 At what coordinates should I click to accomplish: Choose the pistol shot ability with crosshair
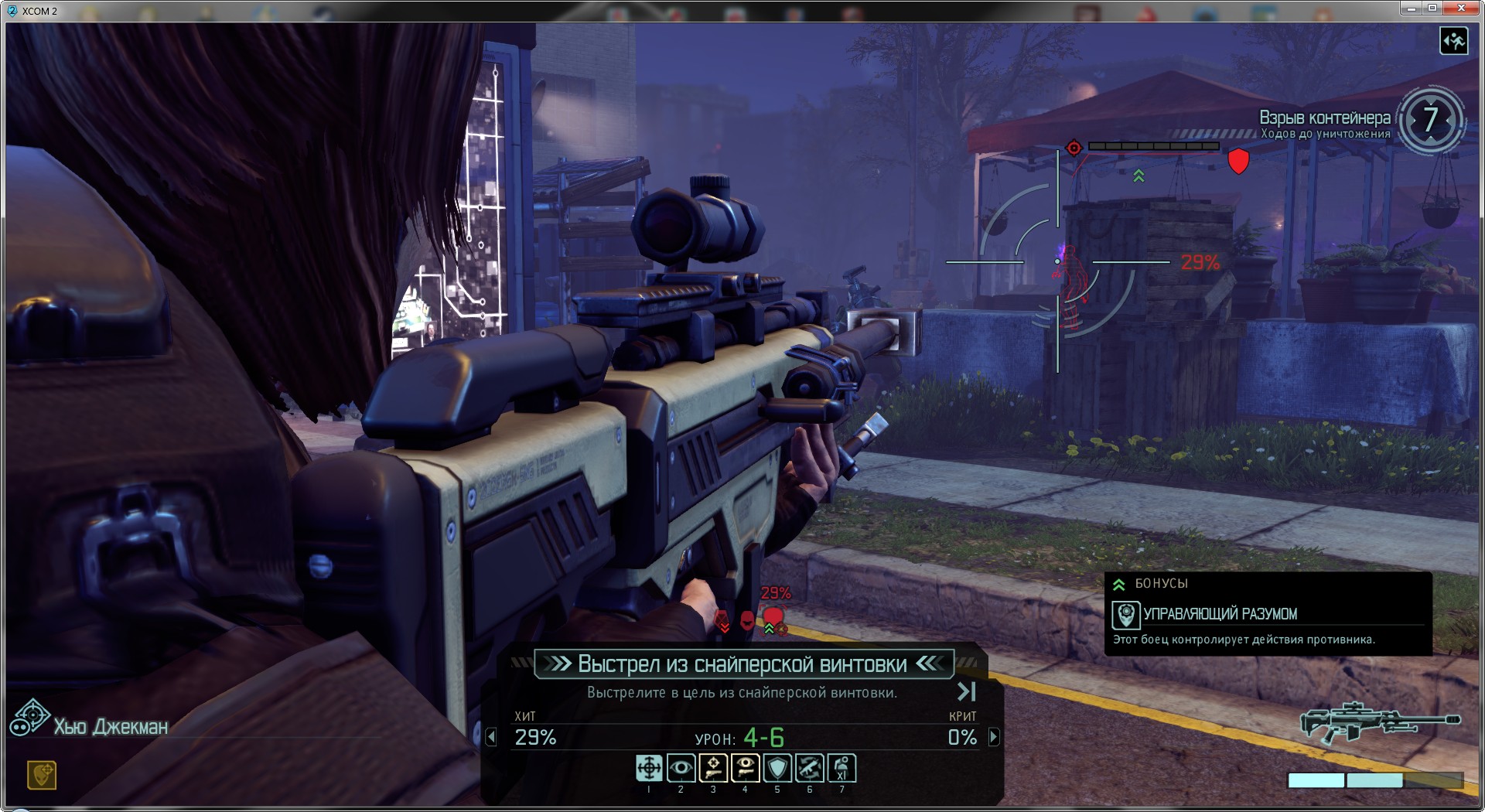point(713,768)
